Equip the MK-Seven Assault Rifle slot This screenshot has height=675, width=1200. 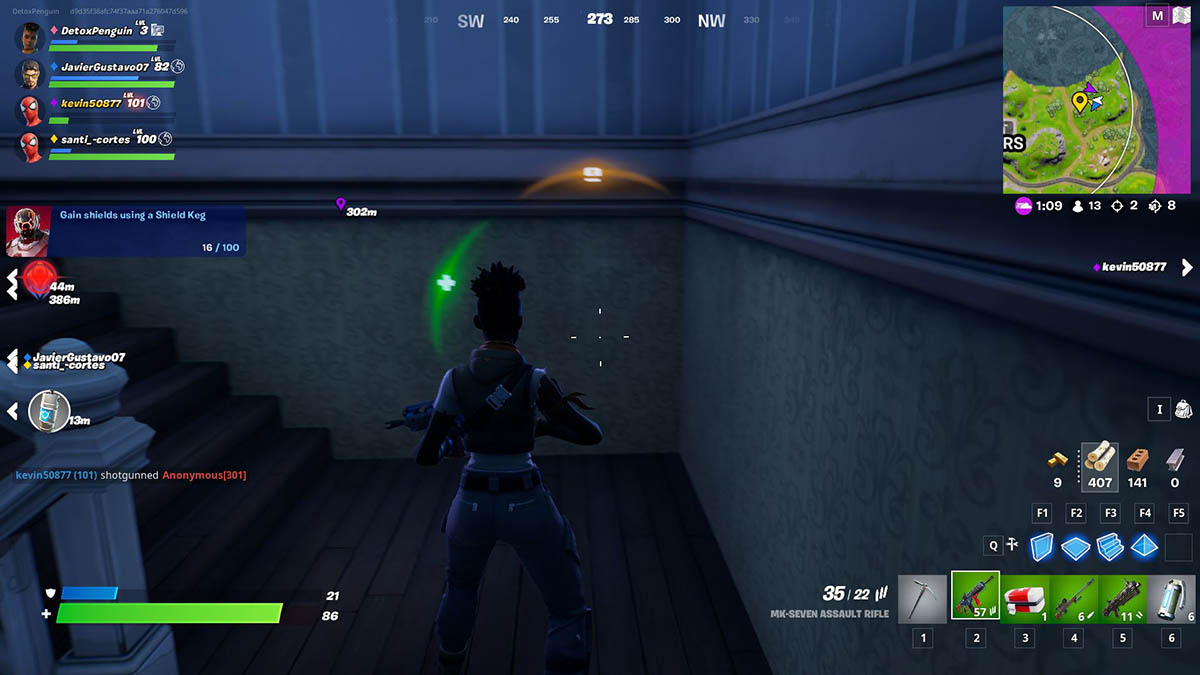[975, 598]
